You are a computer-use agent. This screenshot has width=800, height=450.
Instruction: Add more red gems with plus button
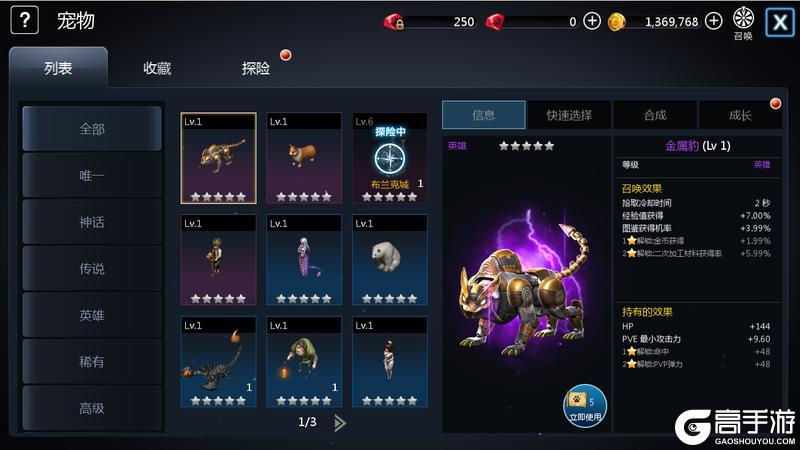tap(592, 21)
